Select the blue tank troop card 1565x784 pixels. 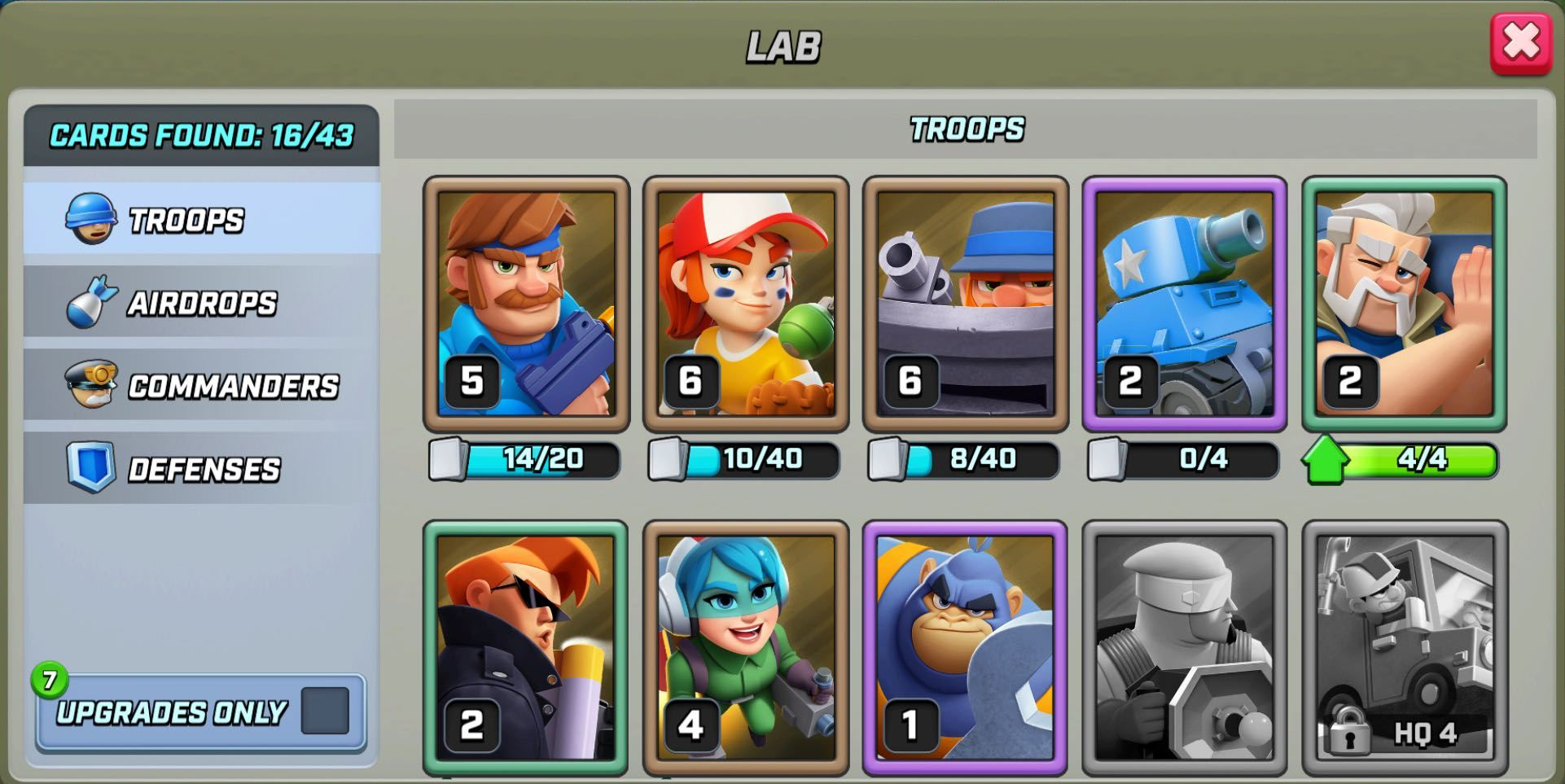pos(1185,304)
